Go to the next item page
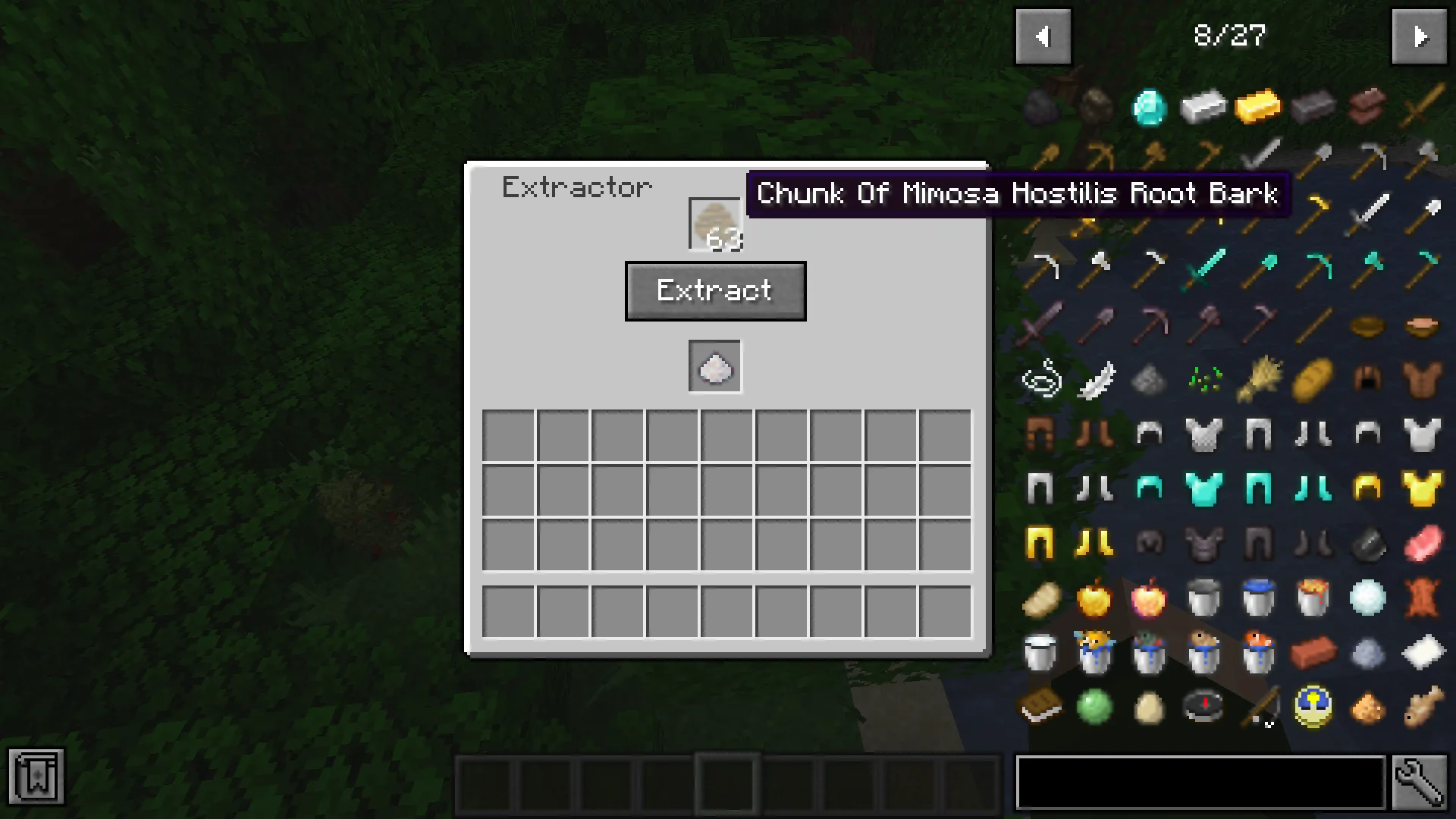Image resolution: width=1456 pixels, height=819 pixels. pos(1419,36)
